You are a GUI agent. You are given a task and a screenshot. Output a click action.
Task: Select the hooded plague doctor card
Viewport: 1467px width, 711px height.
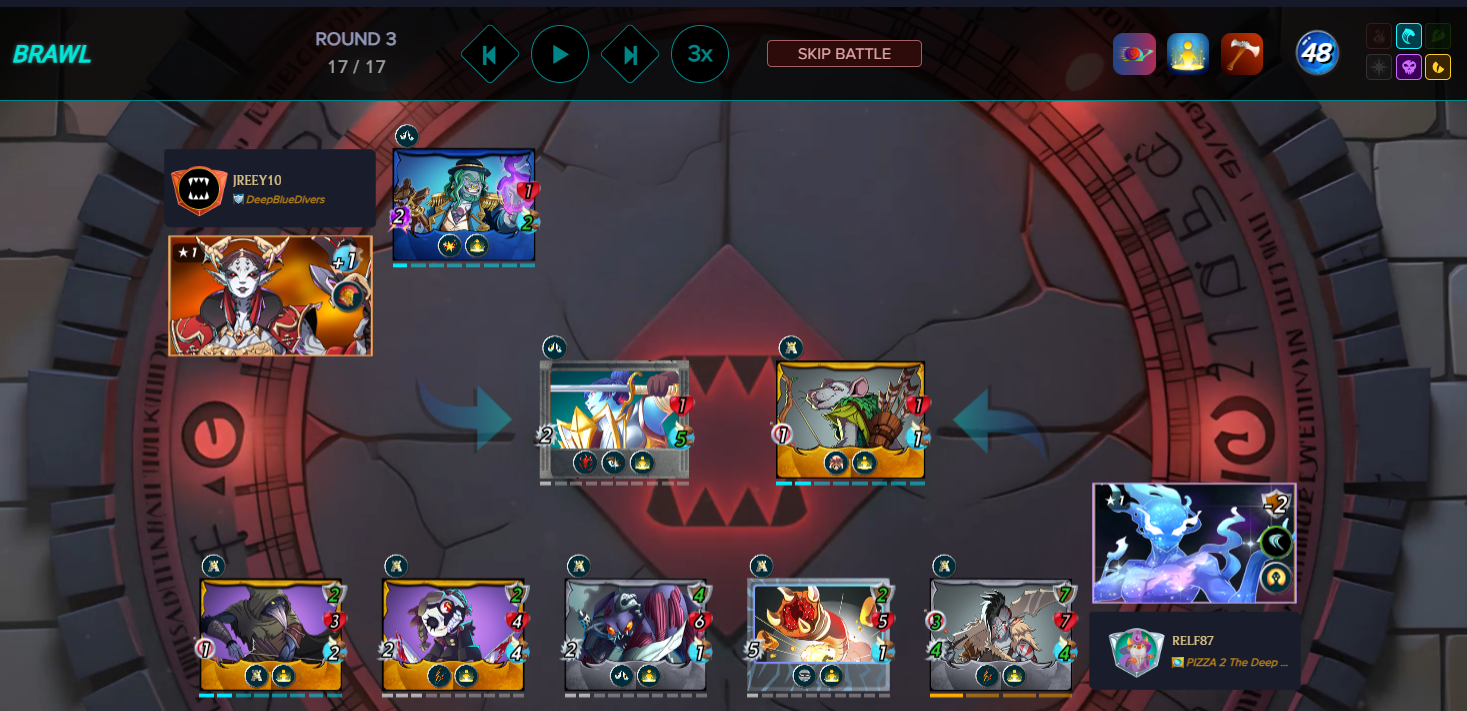click(271, 634)
